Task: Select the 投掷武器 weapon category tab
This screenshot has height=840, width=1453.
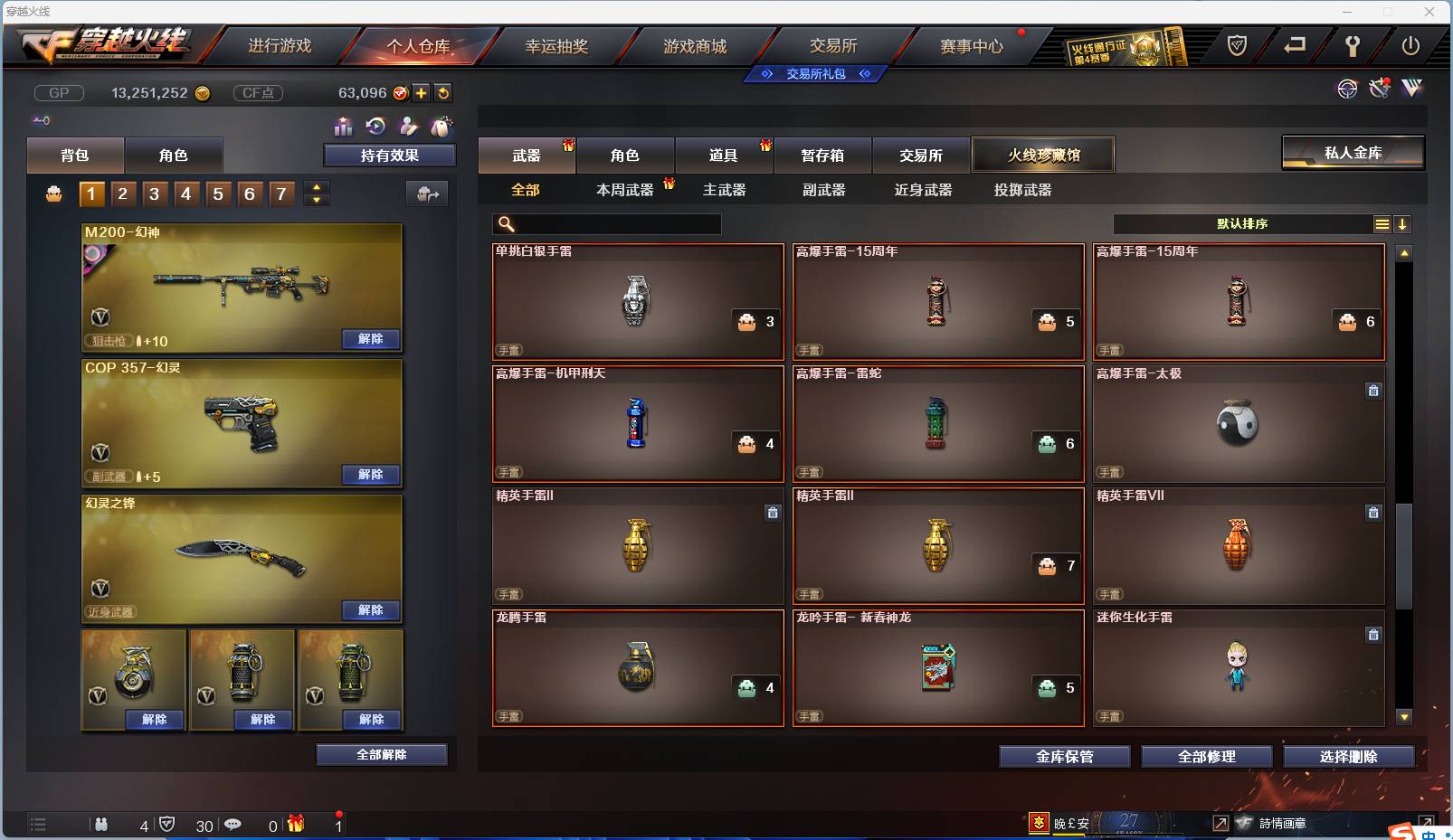Action: pyautogui.click(x=1021, y=191)
